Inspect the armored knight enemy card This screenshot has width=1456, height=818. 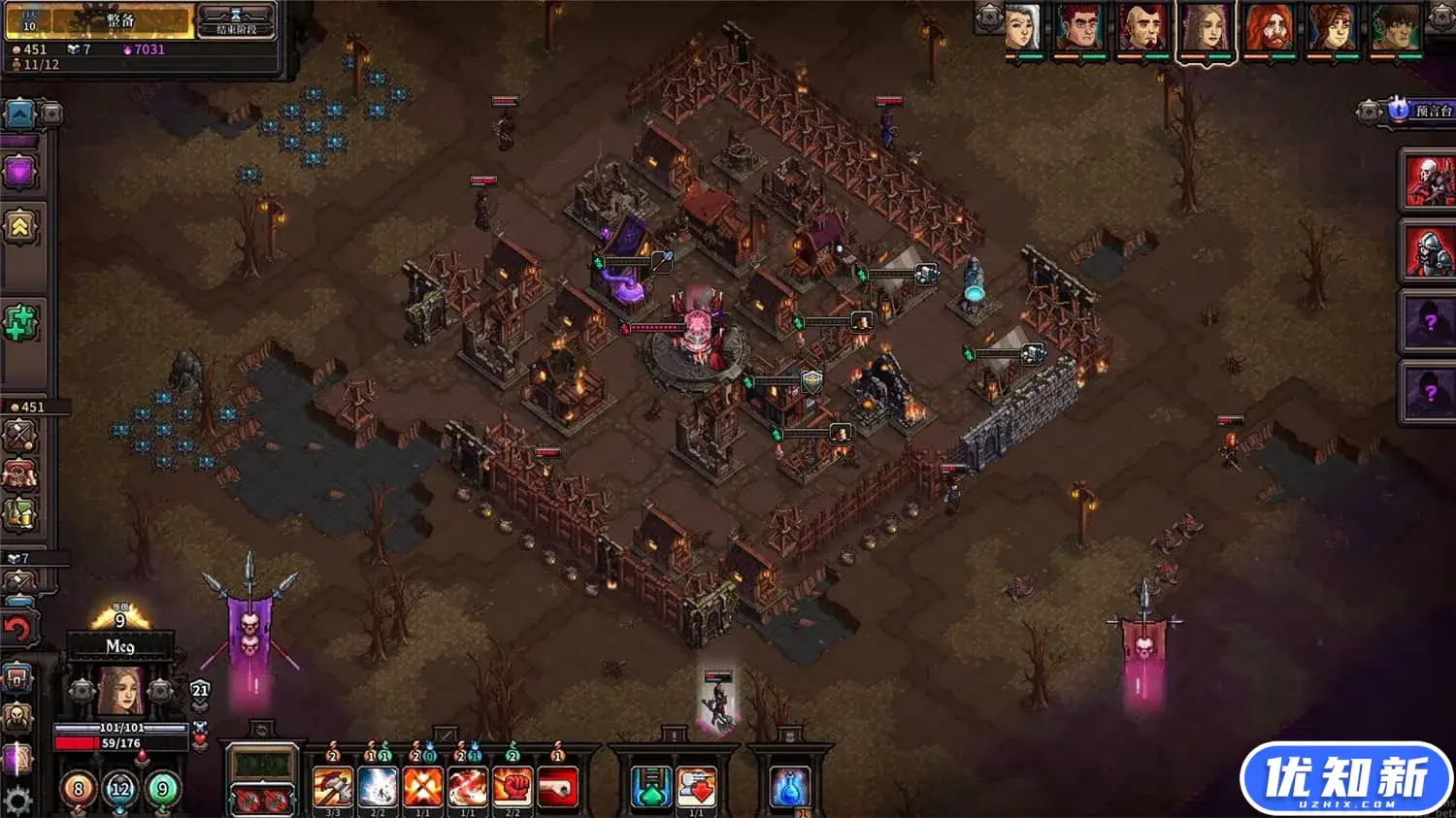tap(1429, 251)
